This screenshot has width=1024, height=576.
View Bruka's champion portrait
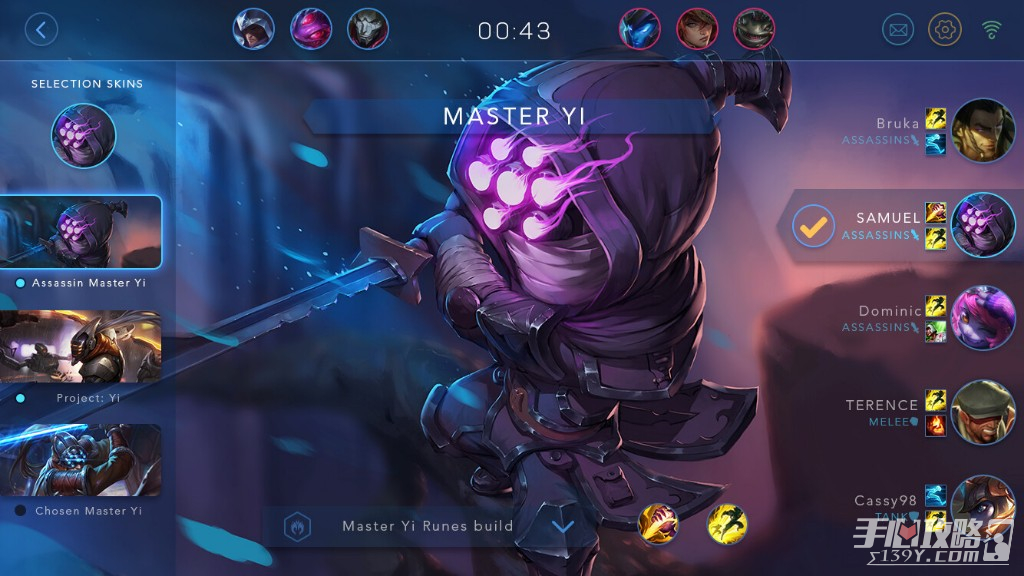[x=983, y=130]
